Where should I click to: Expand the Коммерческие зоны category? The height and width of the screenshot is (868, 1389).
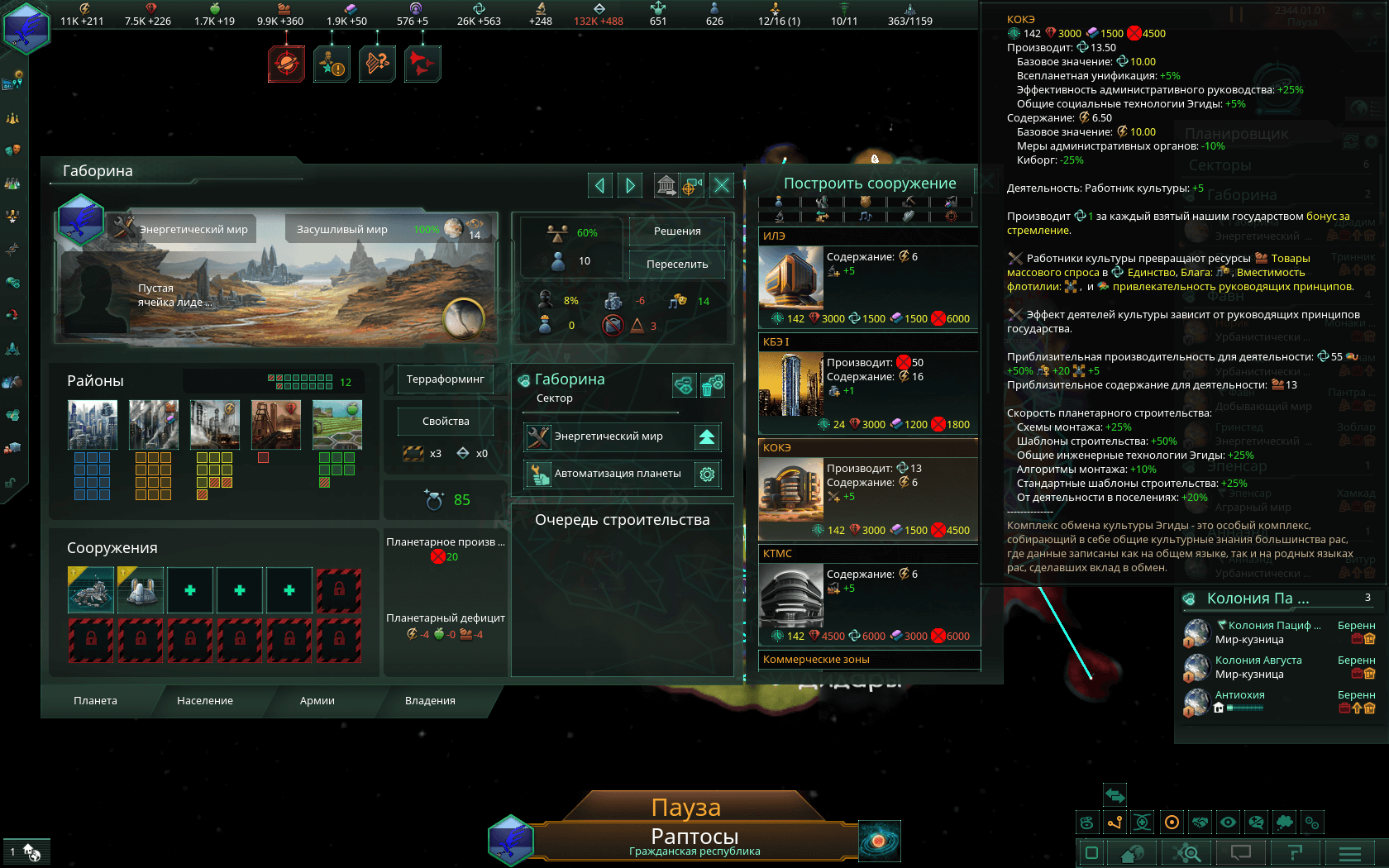(x=868, y=660)
